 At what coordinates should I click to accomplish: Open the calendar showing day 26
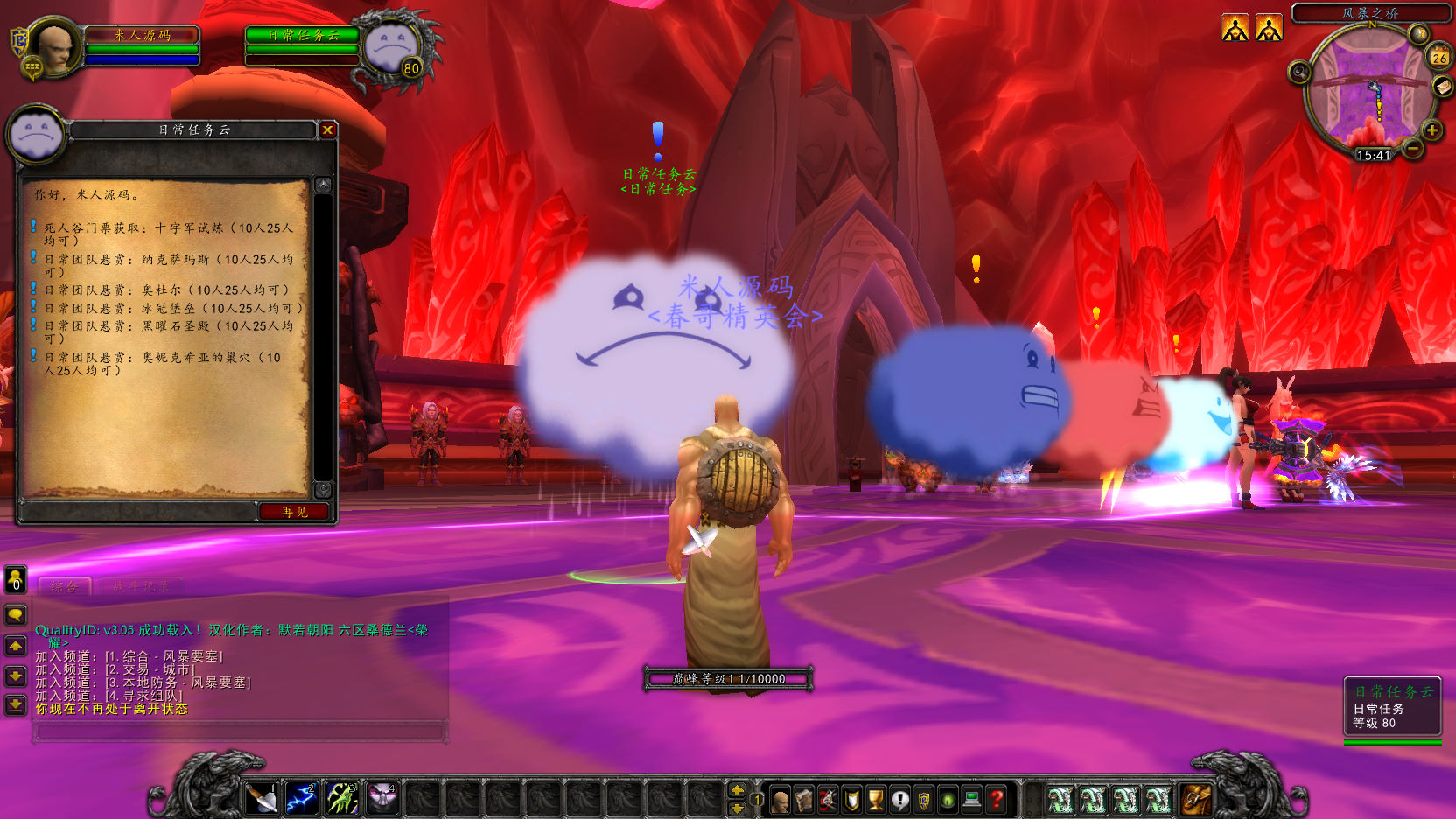1439,58
